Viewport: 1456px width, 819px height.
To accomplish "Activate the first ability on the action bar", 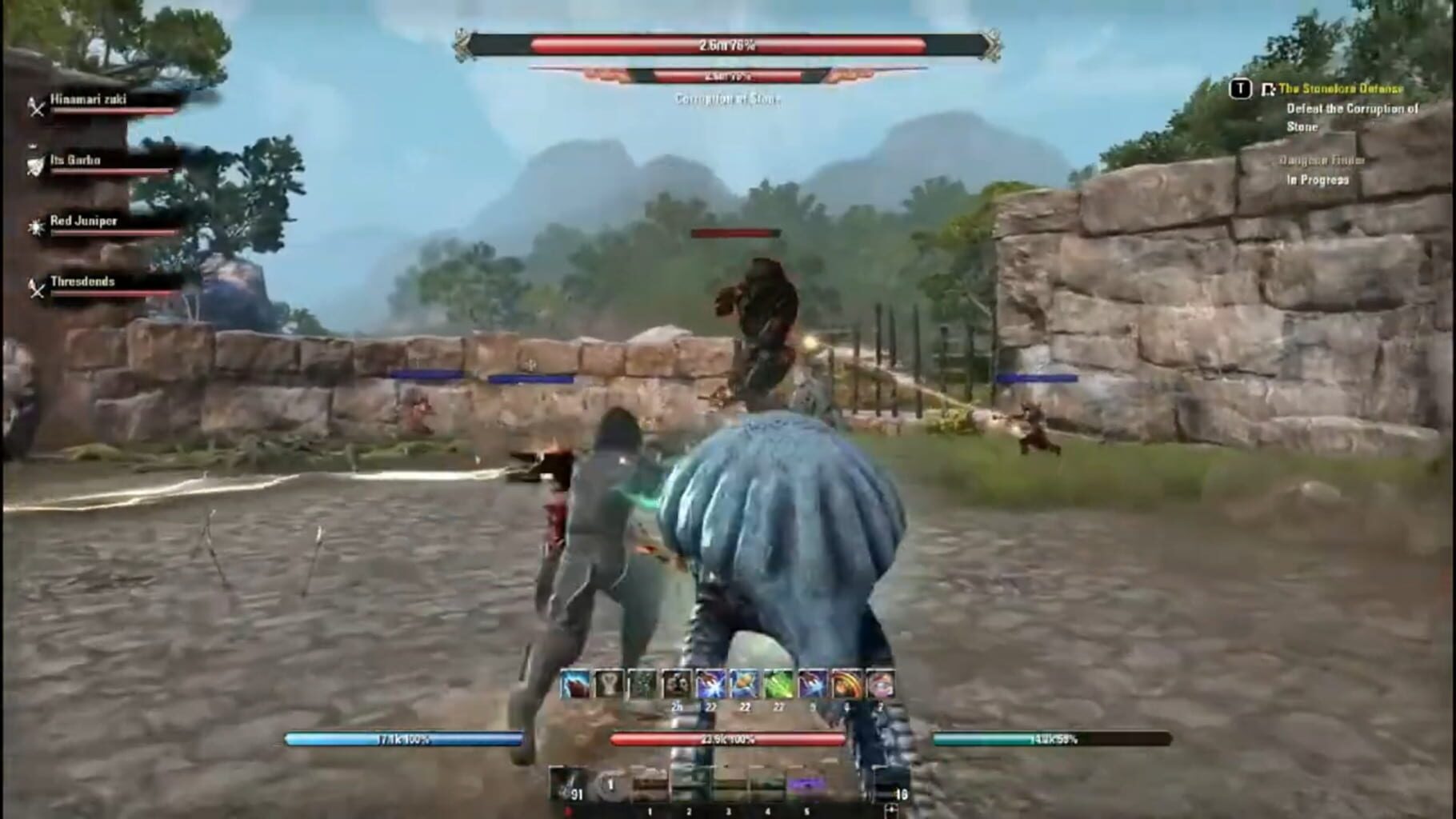I will 574,683.
